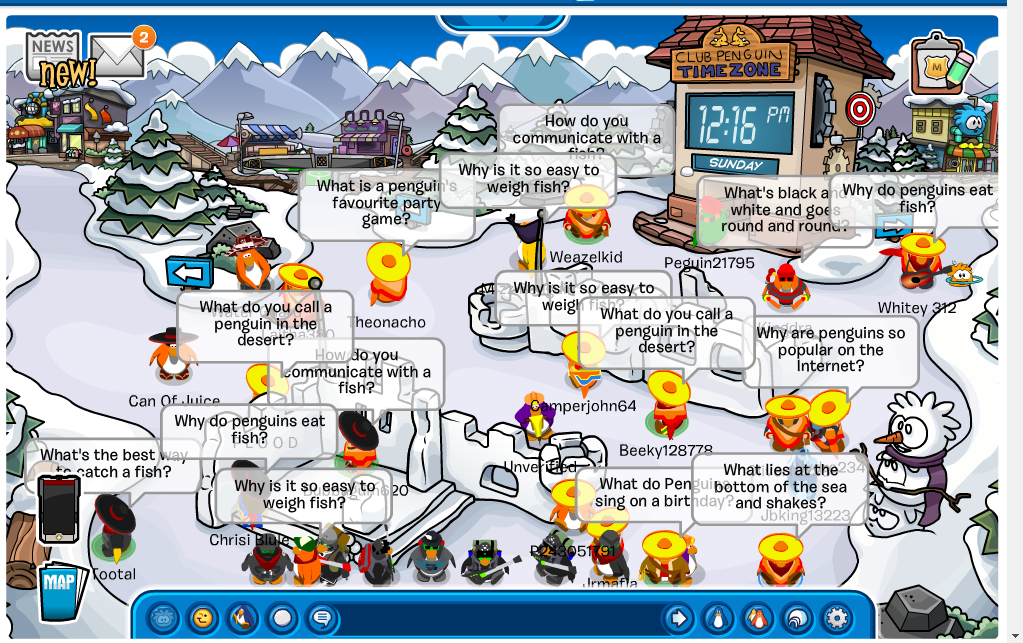Open your penguin player card
The width and height of the screenshot is (1023, 643).
tap(718, 618)
